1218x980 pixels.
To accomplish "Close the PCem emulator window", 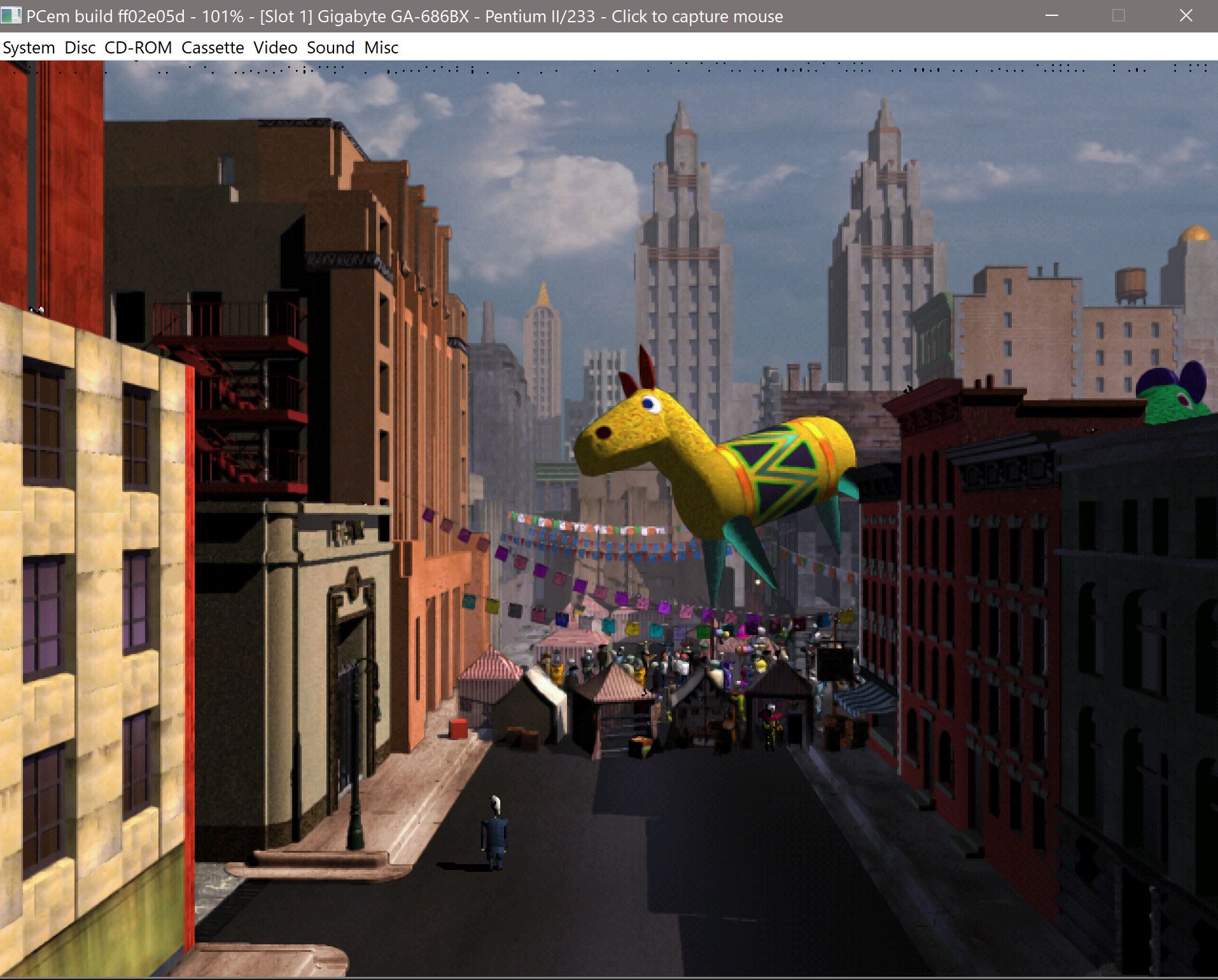I will [x=1186, y=16].
